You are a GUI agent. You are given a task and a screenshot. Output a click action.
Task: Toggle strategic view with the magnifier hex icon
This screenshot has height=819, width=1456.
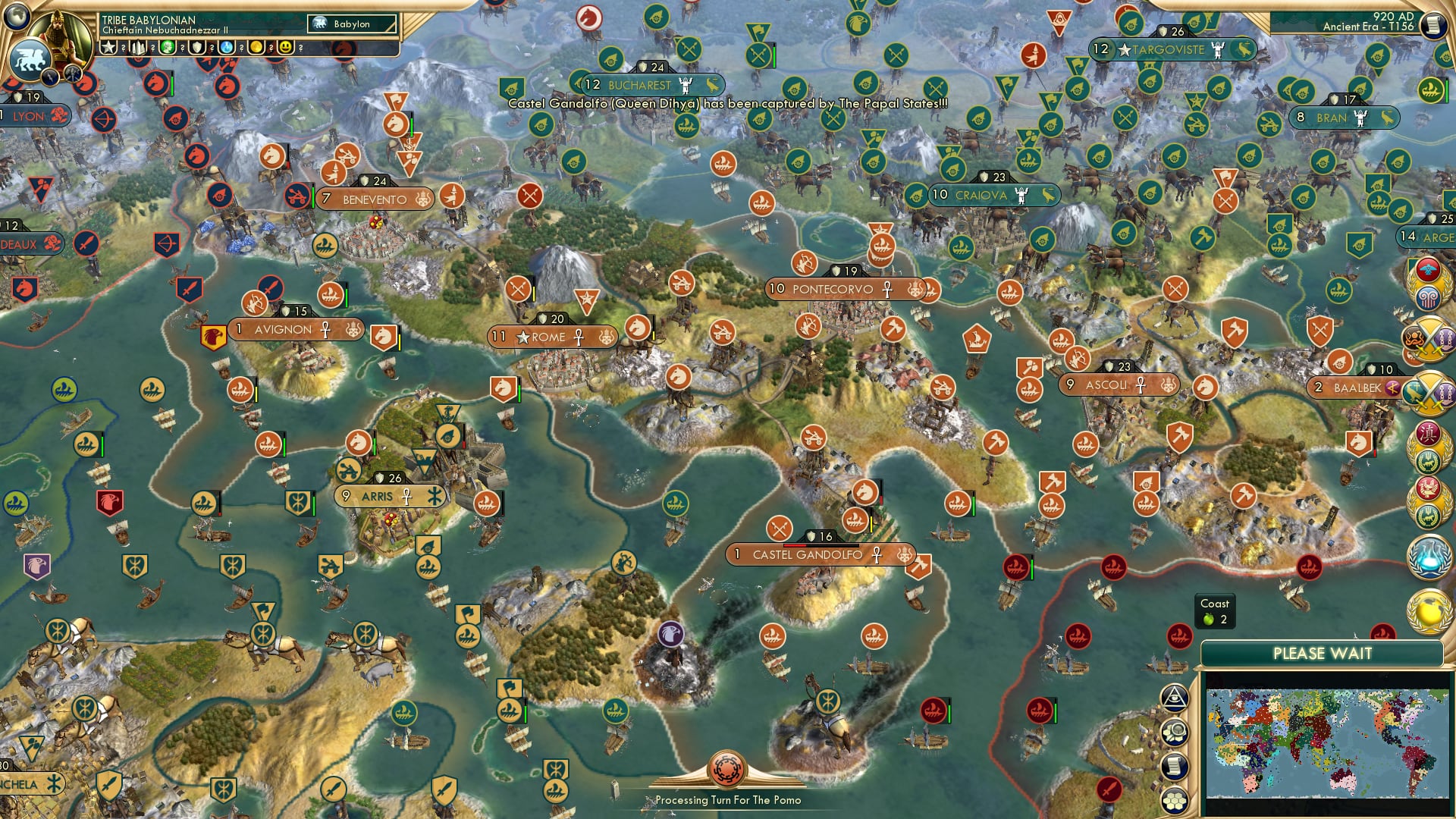(1175, 733)
